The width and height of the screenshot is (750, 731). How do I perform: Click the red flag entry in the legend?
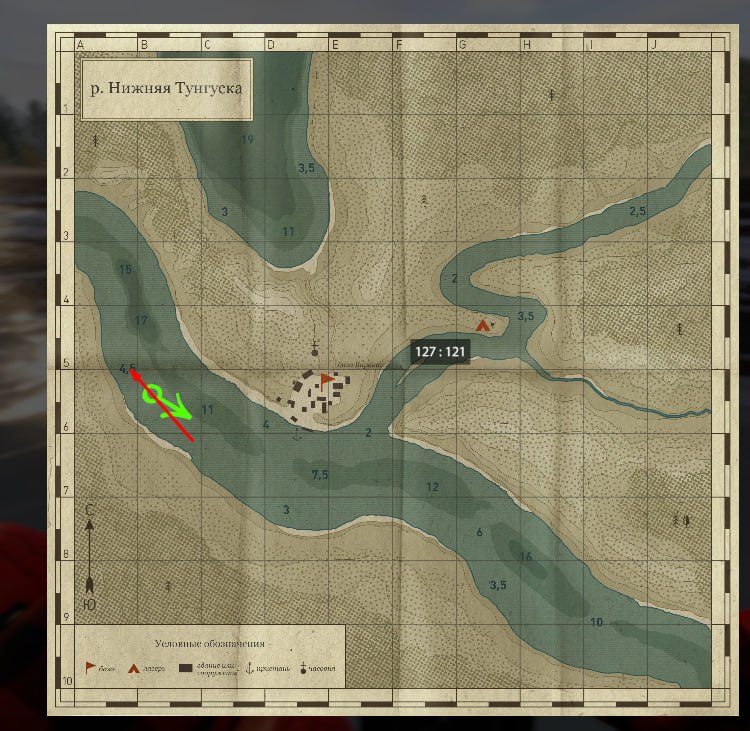(90, 667)
